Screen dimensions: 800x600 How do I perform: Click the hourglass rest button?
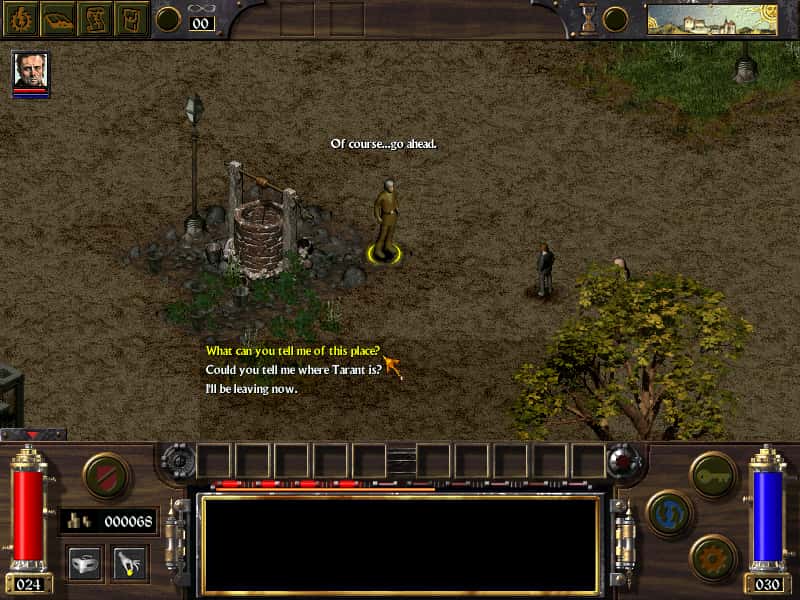[x=588, y=18]
